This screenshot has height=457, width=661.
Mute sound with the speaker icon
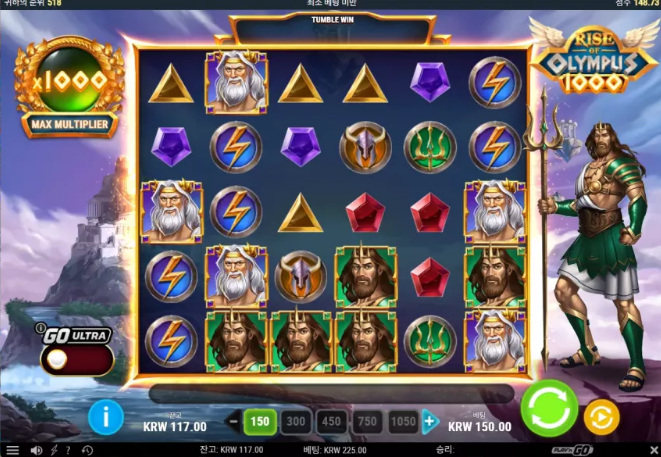tap(37, 450)
